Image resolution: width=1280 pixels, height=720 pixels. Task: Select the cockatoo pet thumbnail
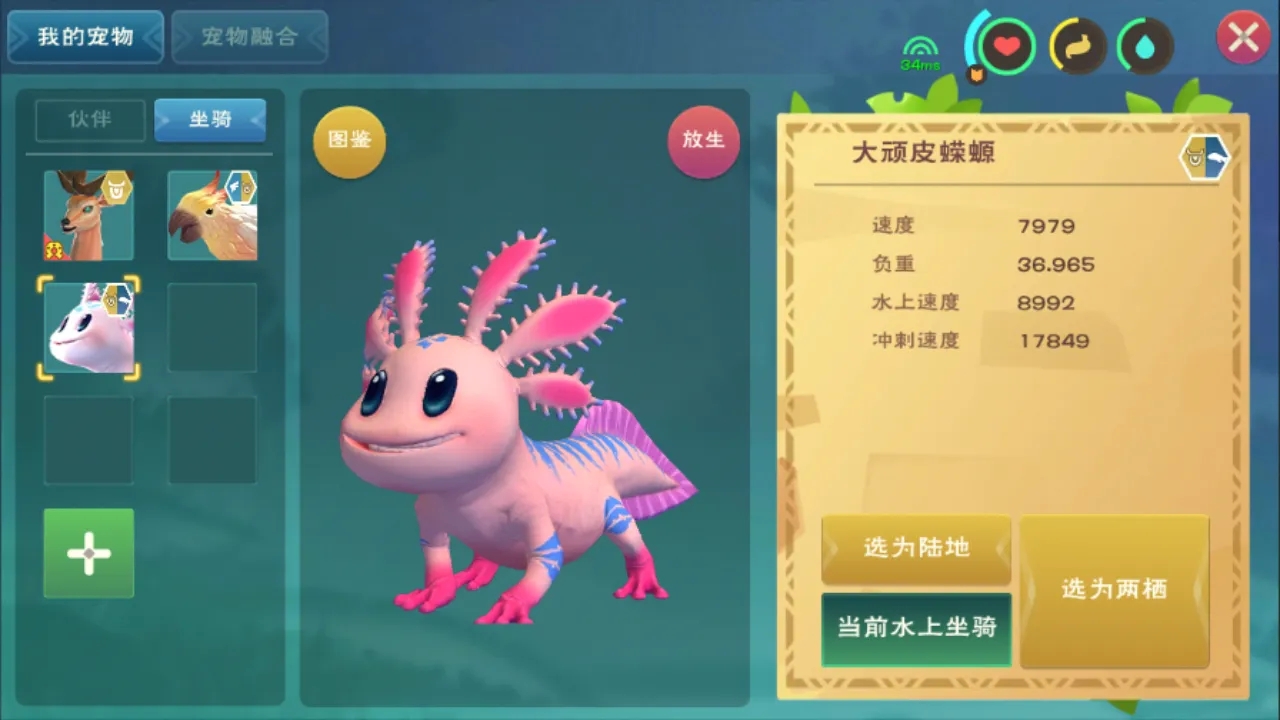click(212, 214)
